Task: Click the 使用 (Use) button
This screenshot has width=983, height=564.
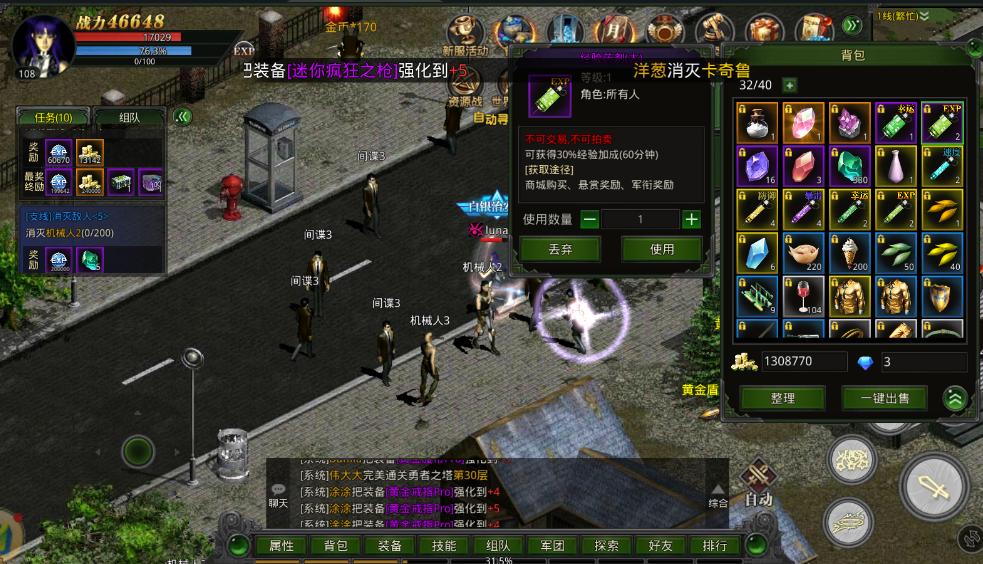Action: point(661,249)
